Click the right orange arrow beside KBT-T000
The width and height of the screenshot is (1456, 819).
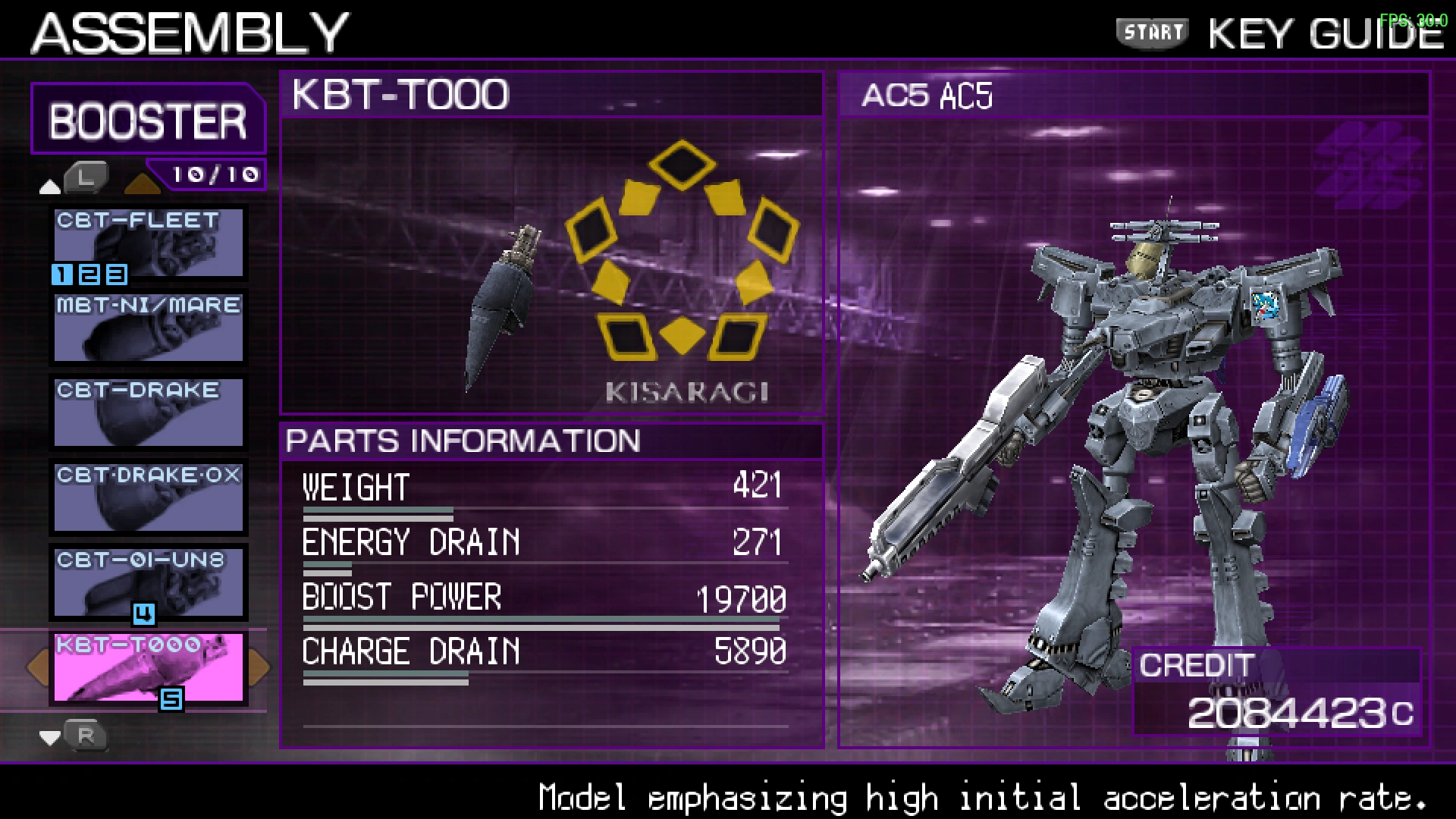coord(257,667)
